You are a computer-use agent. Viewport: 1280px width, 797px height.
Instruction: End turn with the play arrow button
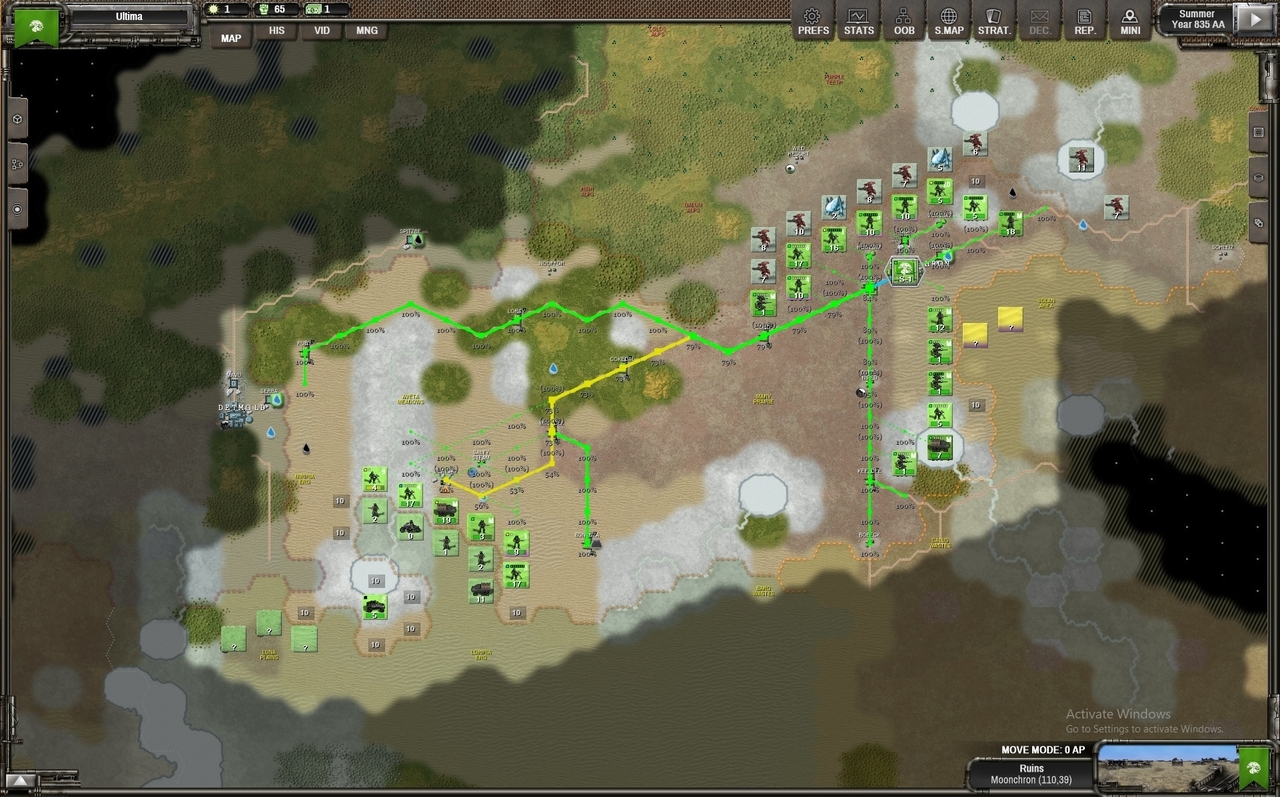pyautogui.click(x=1251, y=18)
